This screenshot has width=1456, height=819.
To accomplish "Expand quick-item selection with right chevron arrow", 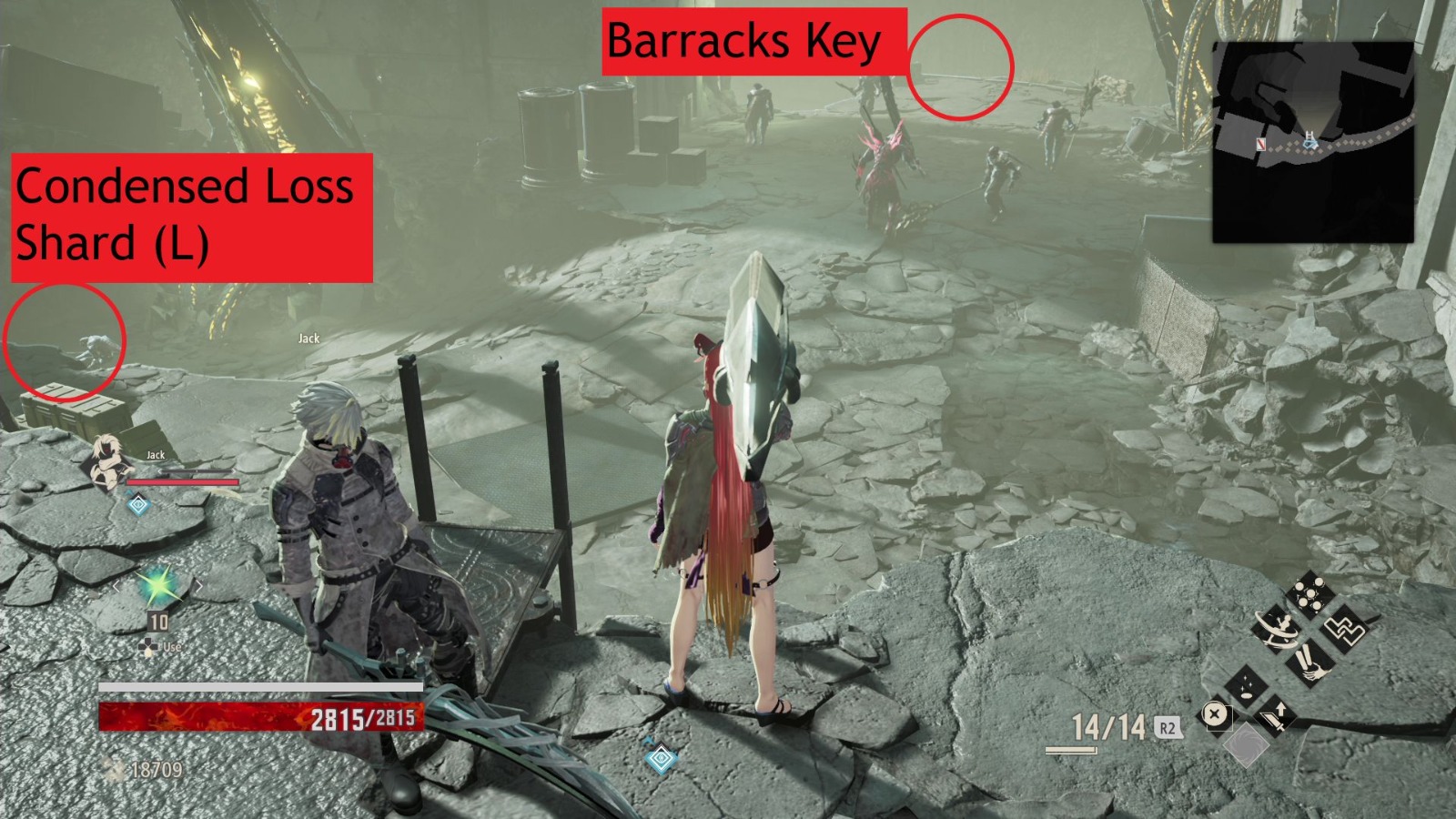I will tap(199, 586).
